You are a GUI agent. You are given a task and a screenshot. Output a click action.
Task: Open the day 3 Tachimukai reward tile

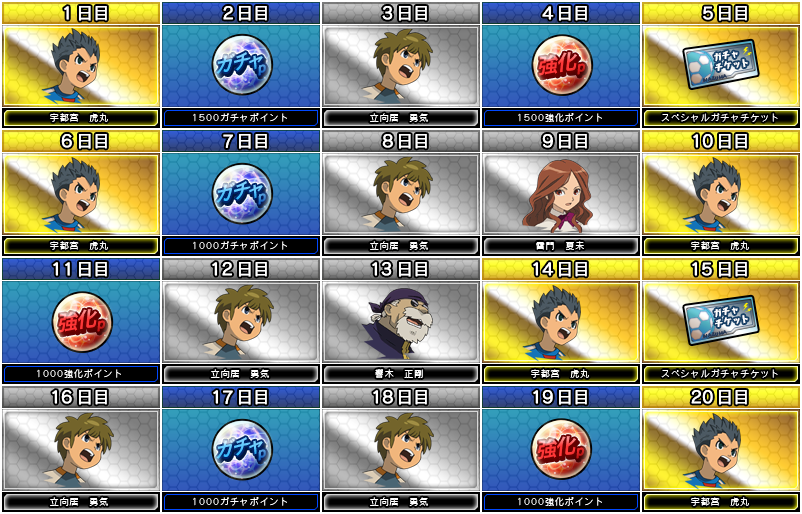[x=400, y=65]
